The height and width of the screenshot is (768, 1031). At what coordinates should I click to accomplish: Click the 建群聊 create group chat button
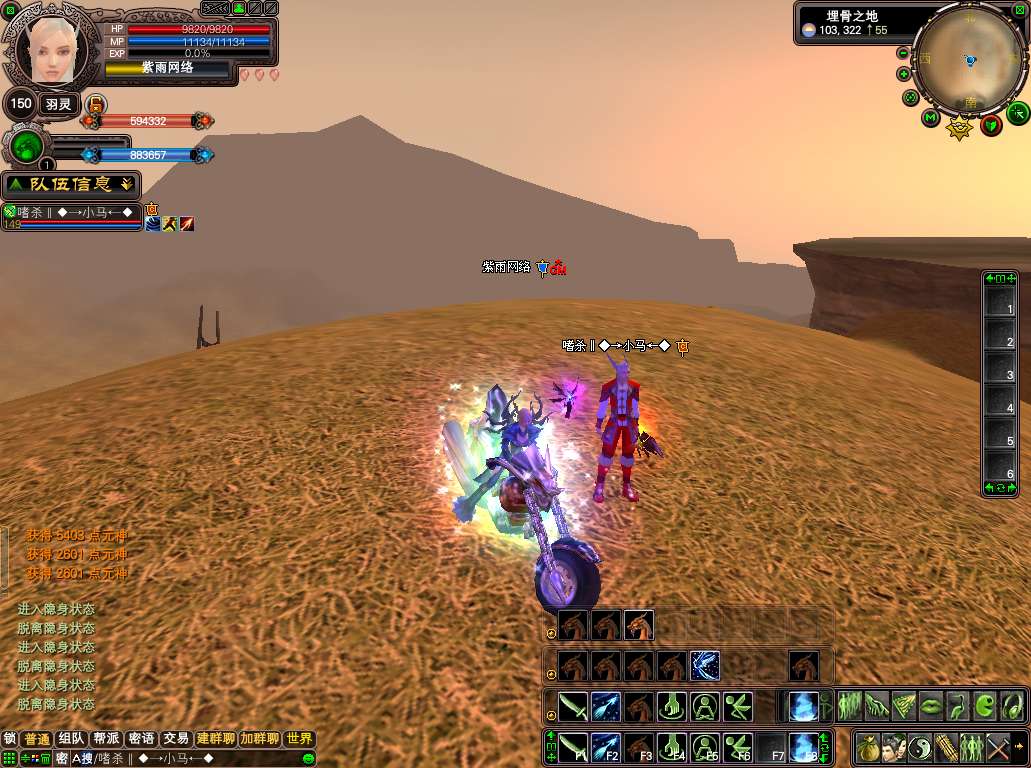[215, 739]
